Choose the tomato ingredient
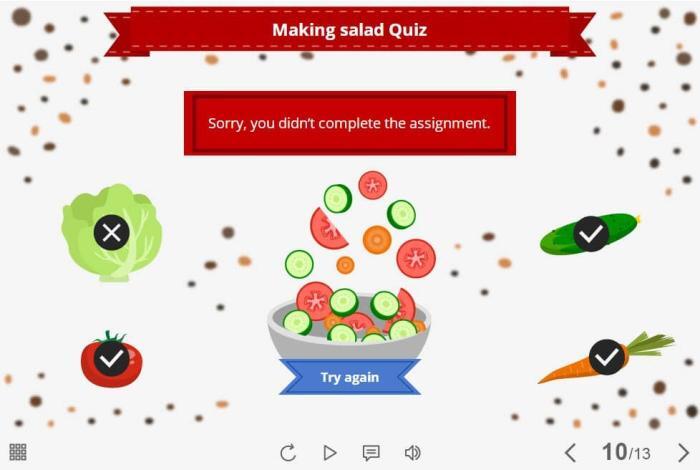 point(111,359)
